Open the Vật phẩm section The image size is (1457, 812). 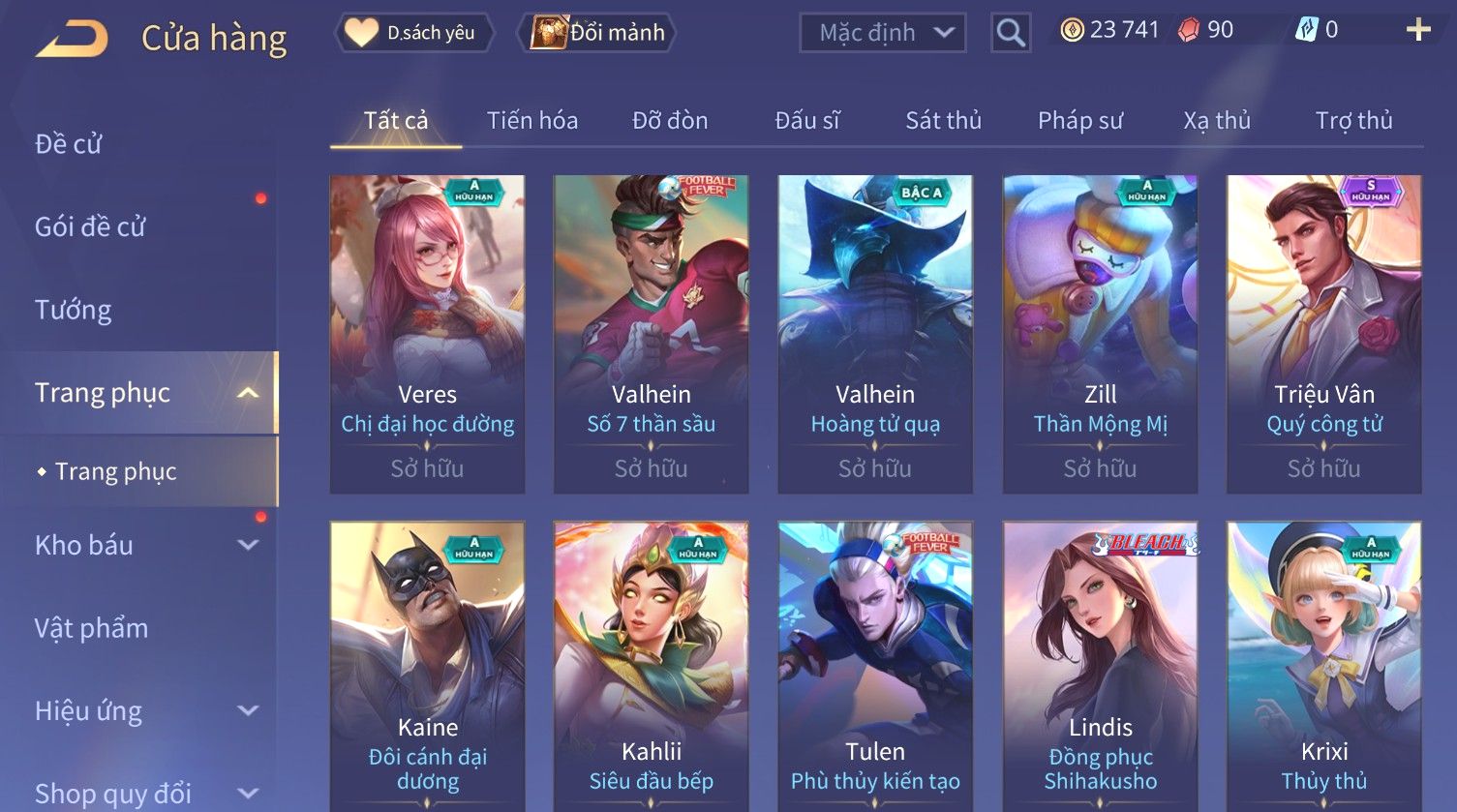pos(92,628)
